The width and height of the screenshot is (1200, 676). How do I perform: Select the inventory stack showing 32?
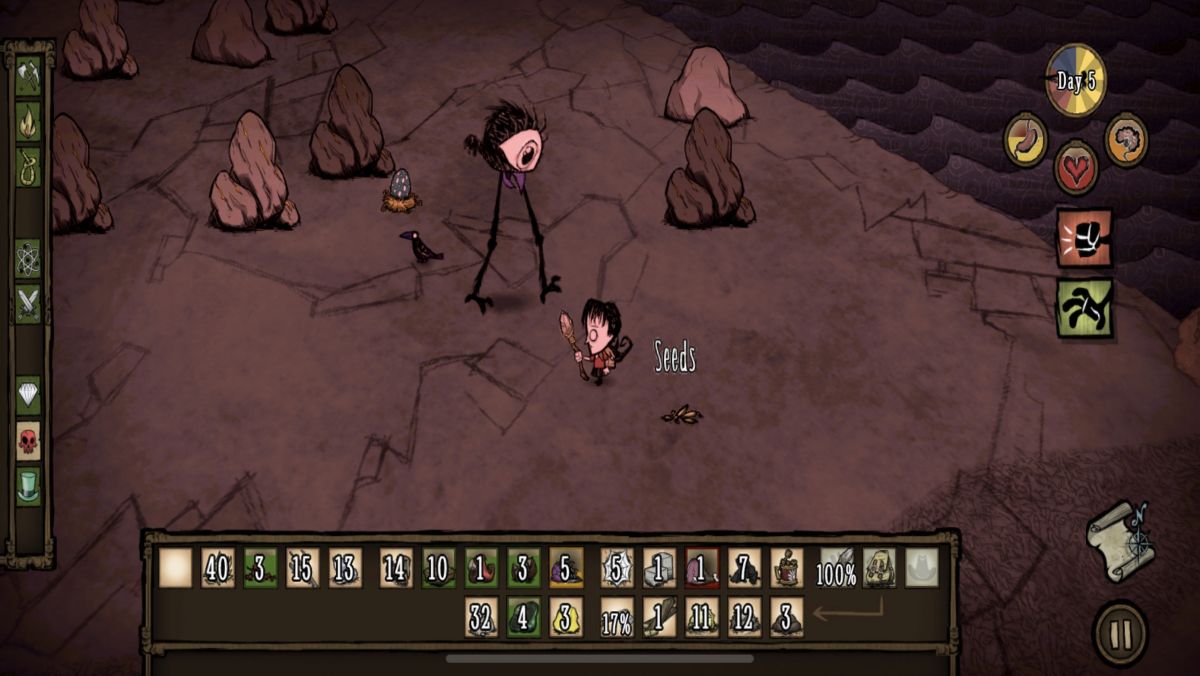(x=481, y=618)
